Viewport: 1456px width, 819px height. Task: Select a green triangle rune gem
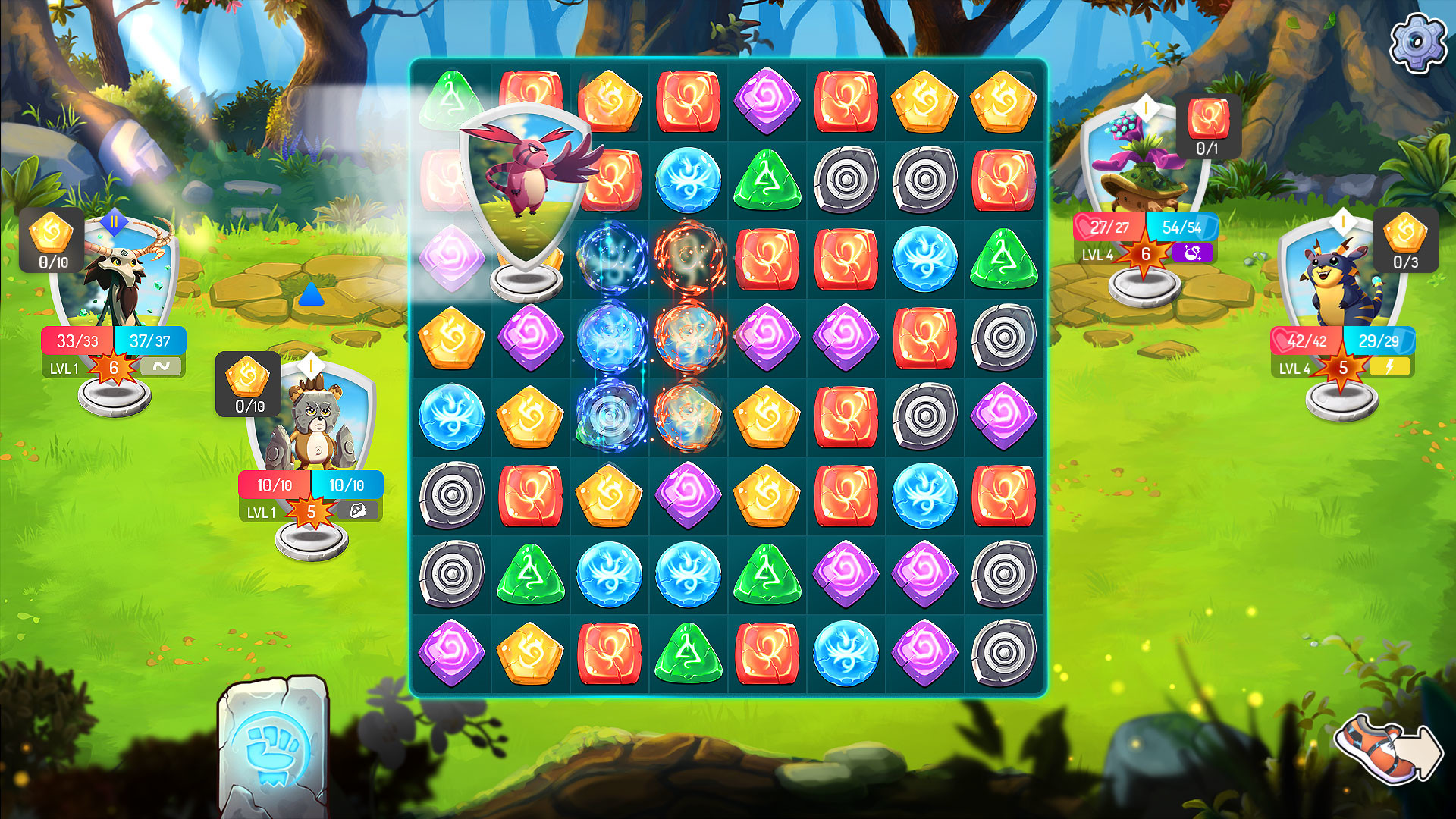tap(767, 180)
